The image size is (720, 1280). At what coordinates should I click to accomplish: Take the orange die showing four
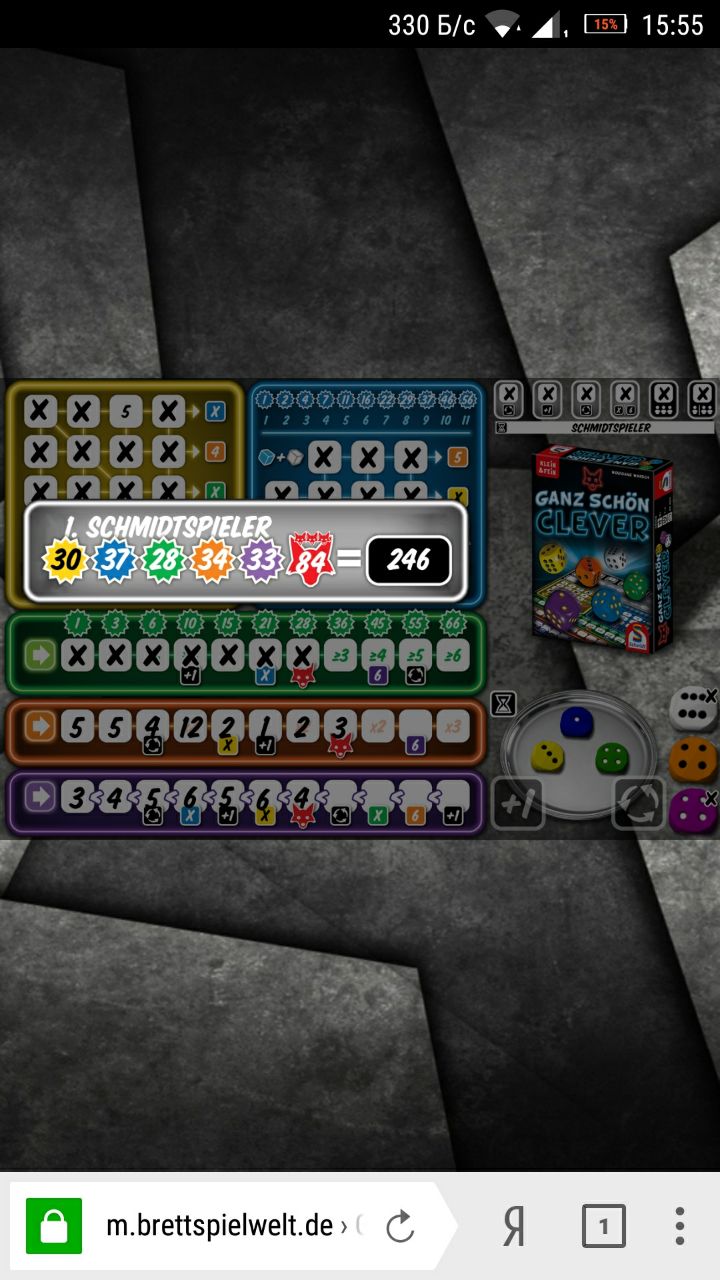coord(692,758)
